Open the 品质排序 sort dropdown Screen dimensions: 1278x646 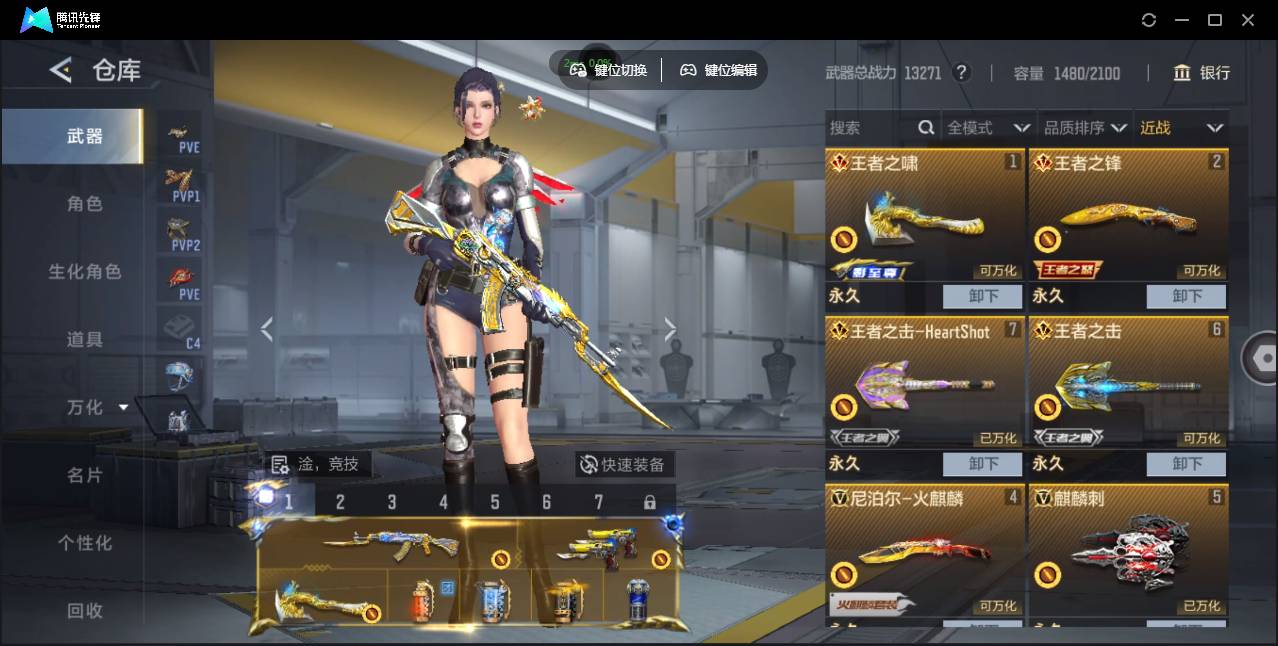[x=1085, y=128]
